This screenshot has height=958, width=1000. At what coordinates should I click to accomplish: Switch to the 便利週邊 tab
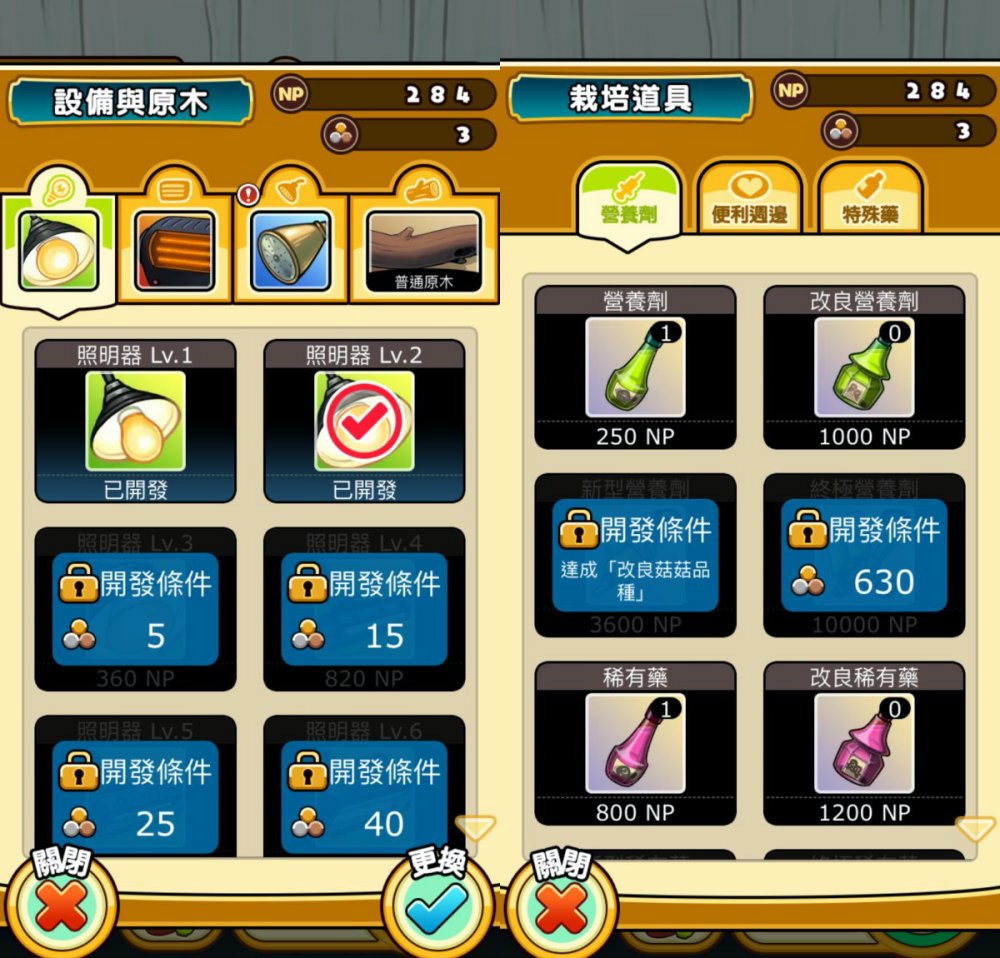tap(749, 200)
